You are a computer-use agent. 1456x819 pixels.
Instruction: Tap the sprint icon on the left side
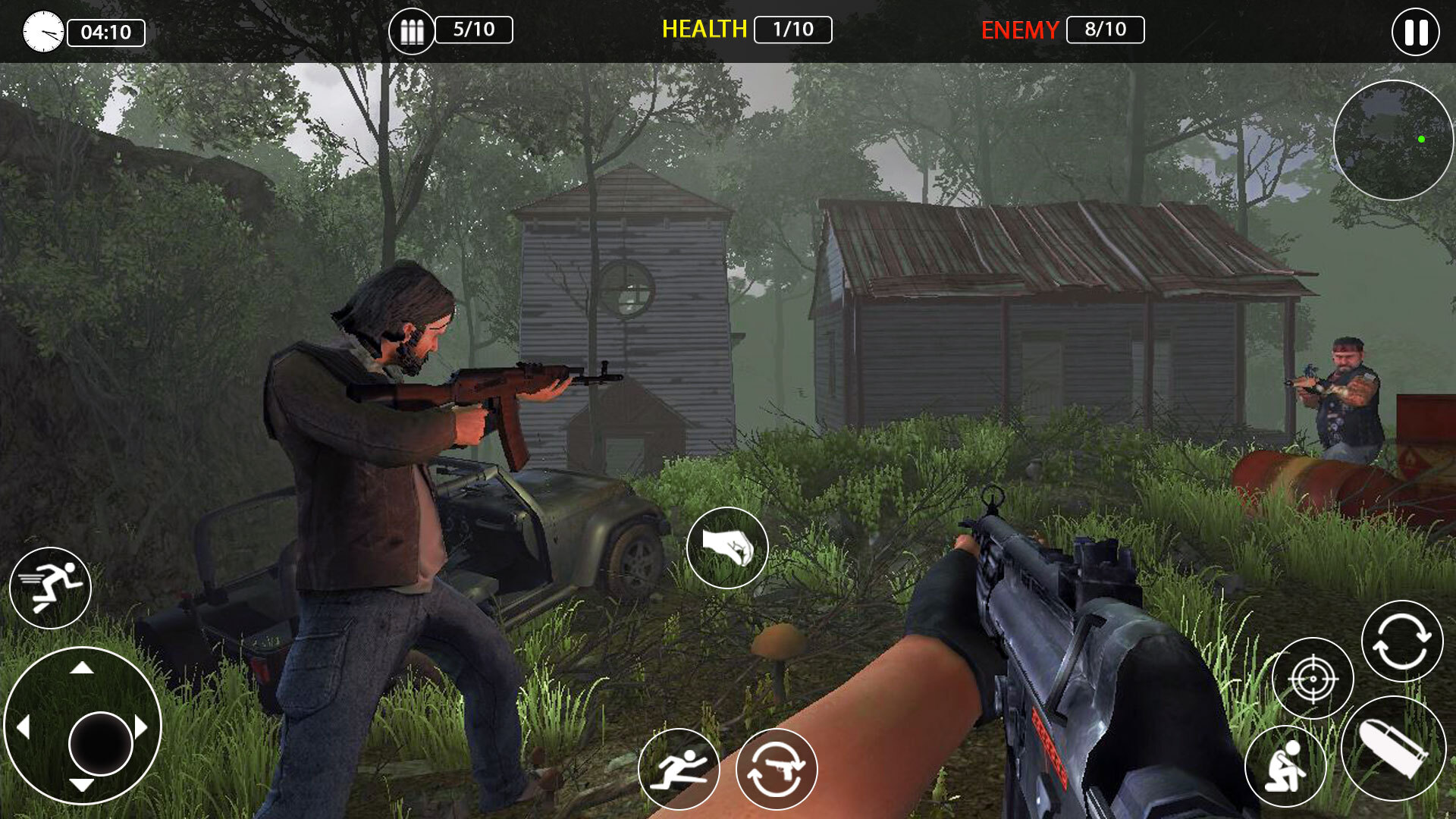coord(50,588)
